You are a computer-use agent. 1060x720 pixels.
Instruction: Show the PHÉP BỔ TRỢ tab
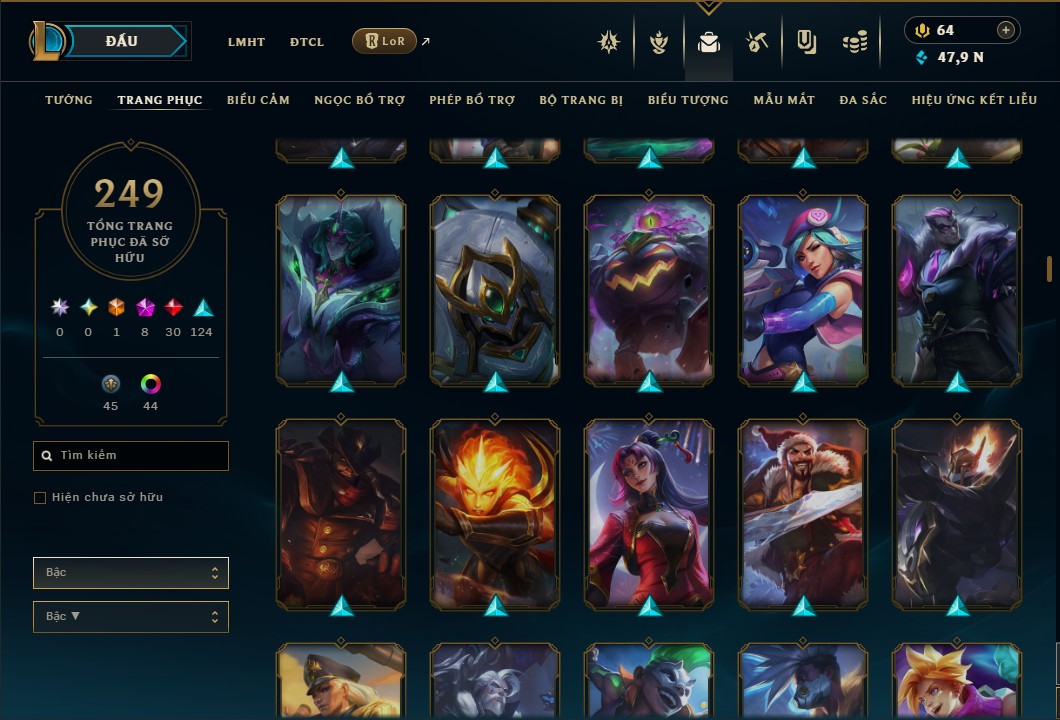click(x=472, y=100)
